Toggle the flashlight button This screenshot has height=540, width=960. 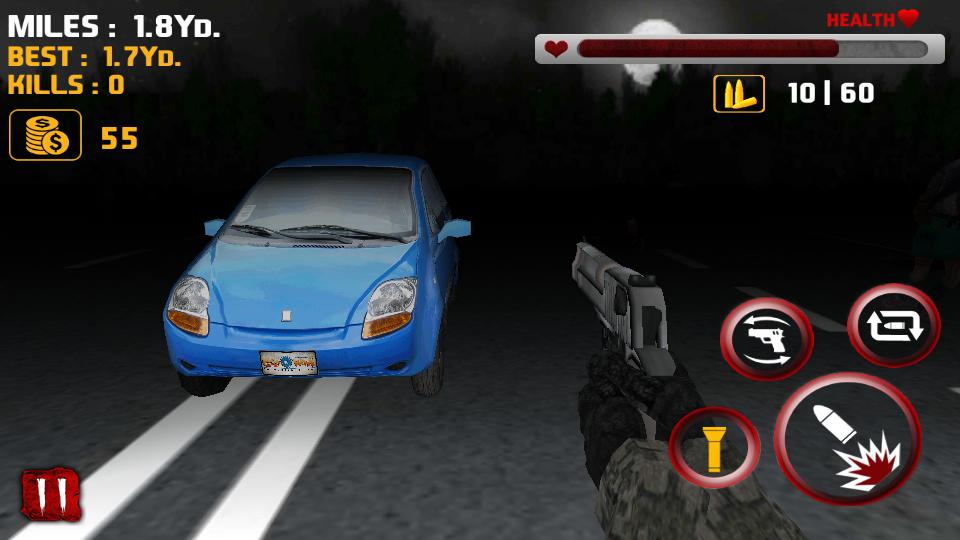click(x=714, y=447)
